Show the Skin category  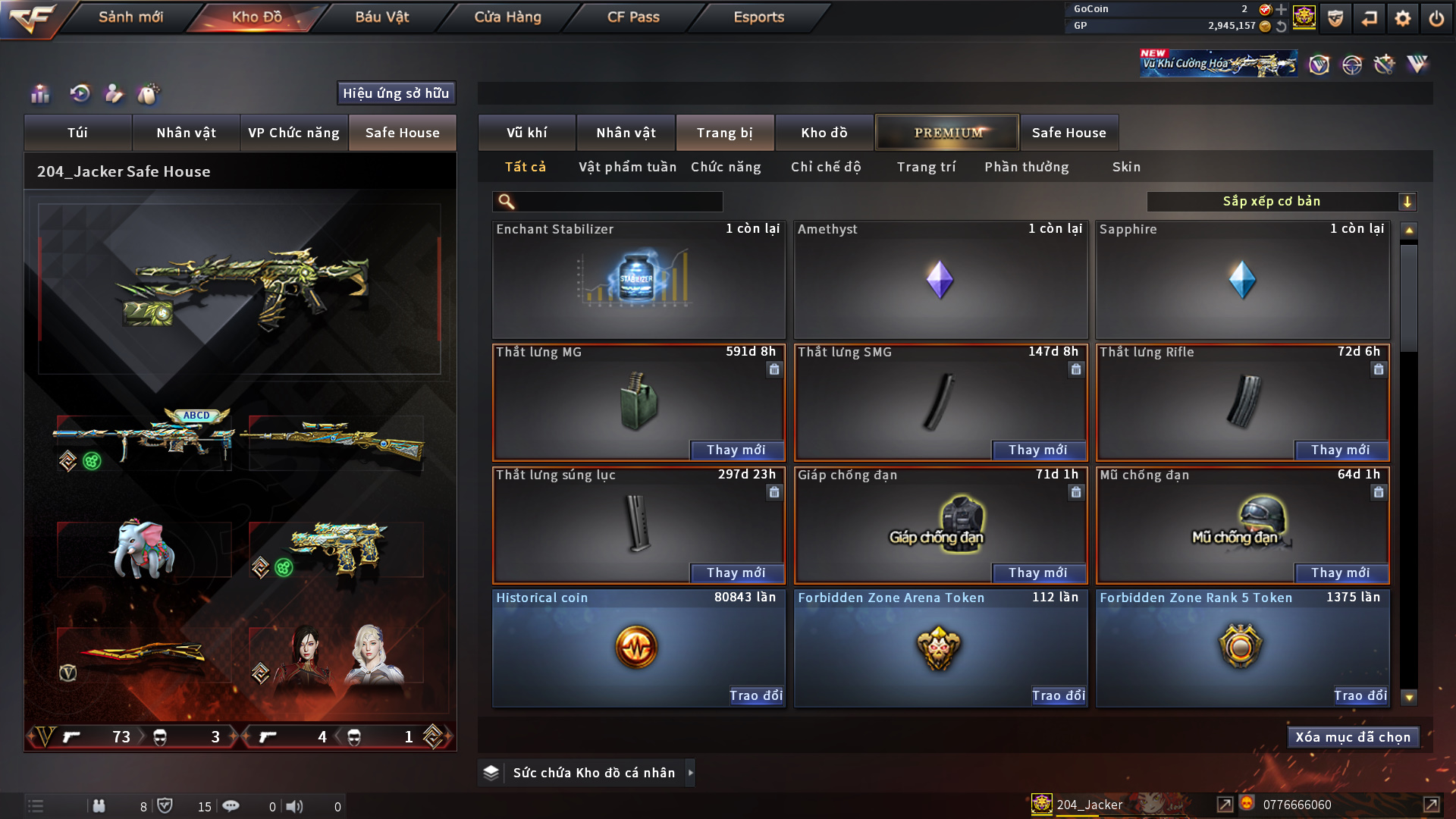click(1126, 167)
